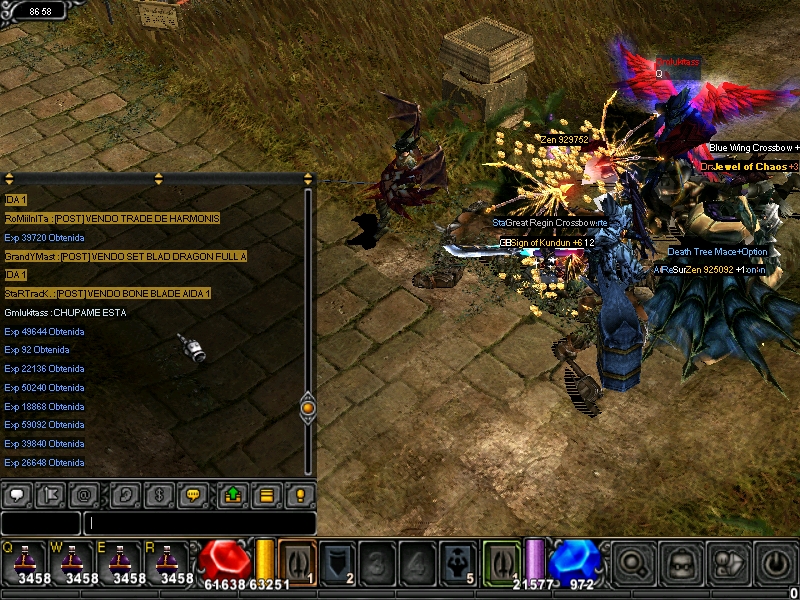The image size is (800, 600).
Task: Toggle the @ guild chat button
Action: pyautogui.click(x=84, y=494)
